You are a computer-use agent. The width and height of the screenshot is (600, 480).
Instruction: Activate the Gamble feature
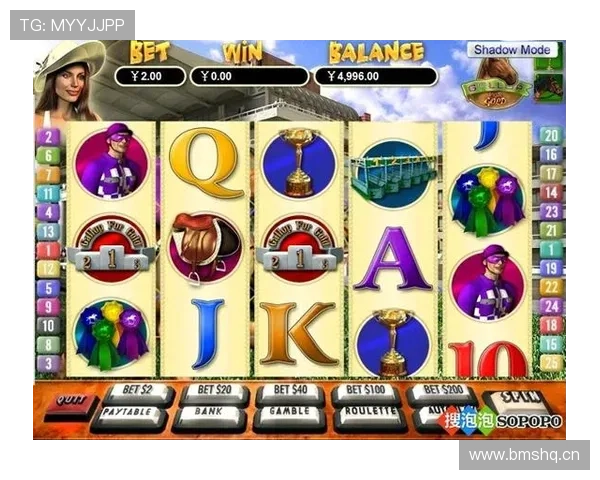[289, 412]
